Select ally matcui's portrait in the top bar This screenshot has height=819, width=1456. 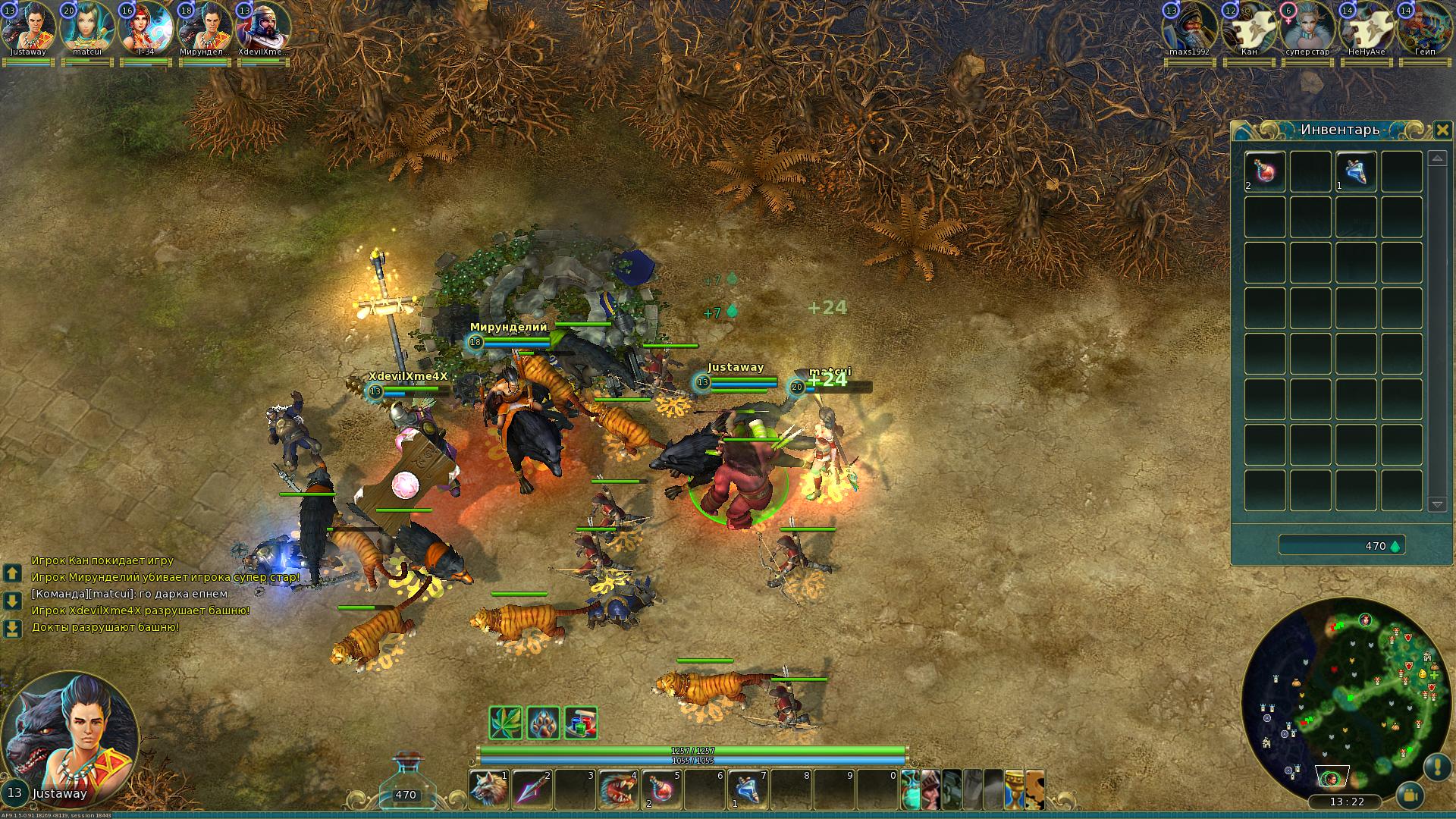(x=86, y=27)
